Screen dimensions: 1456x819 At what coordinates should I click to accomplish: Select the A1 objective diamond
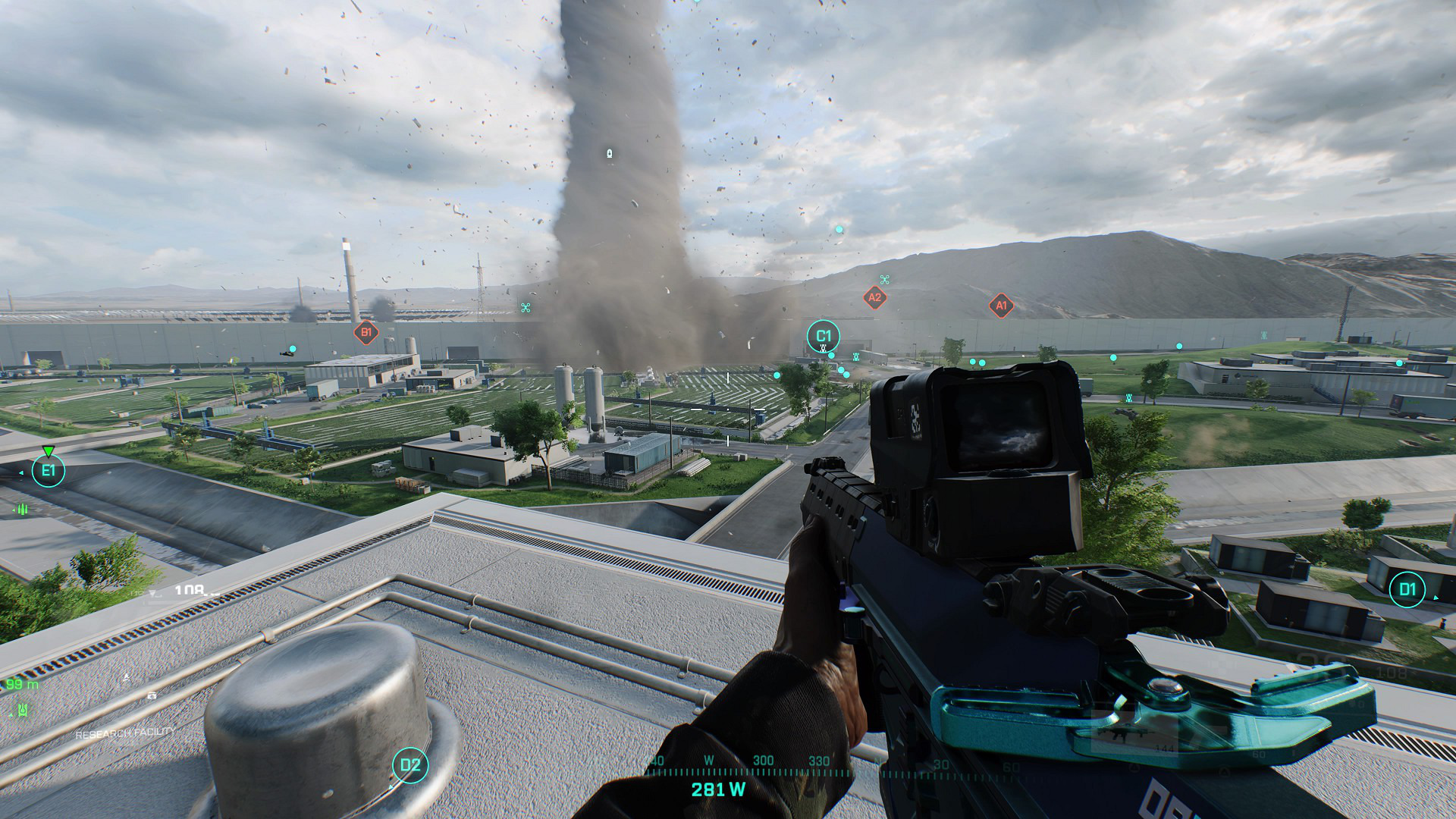(x=1001, y=306)
